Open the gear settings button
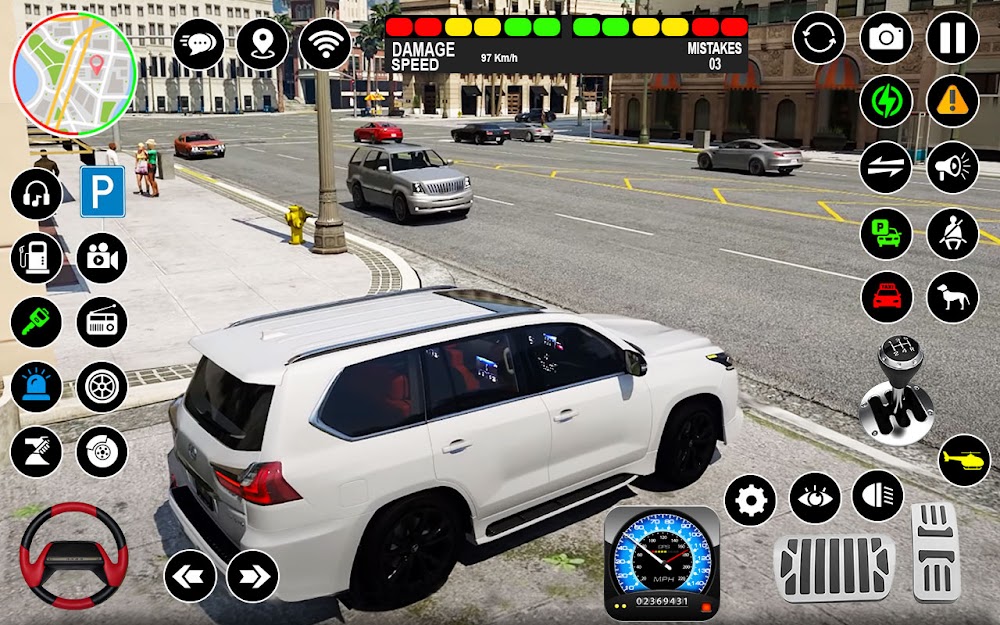 point(750,499)
